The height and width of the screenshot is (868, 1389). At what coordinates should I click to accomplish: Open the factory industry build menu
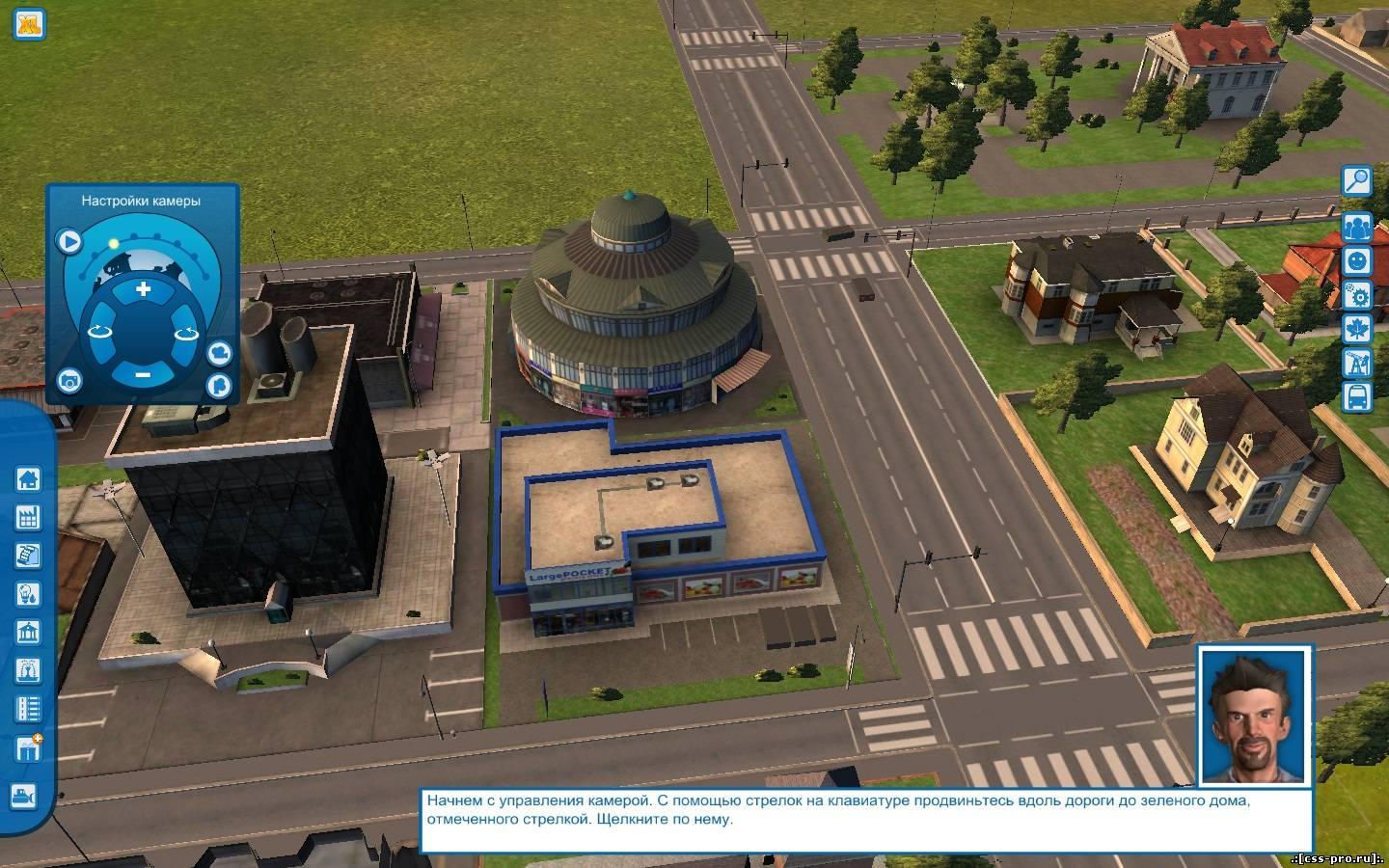(x=27, y=517)
